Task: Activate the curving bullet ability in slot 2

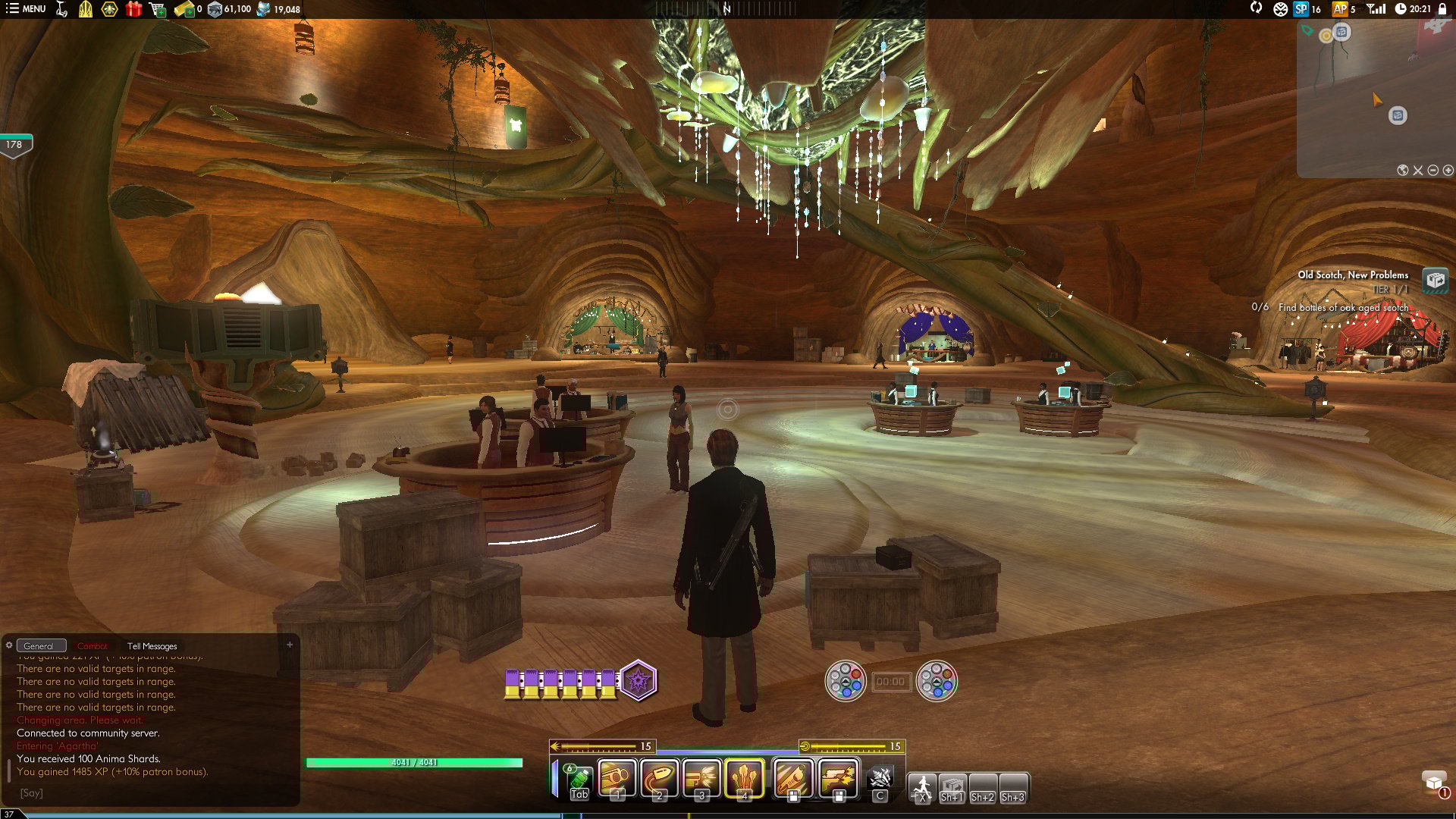Action: pos(659,778)
